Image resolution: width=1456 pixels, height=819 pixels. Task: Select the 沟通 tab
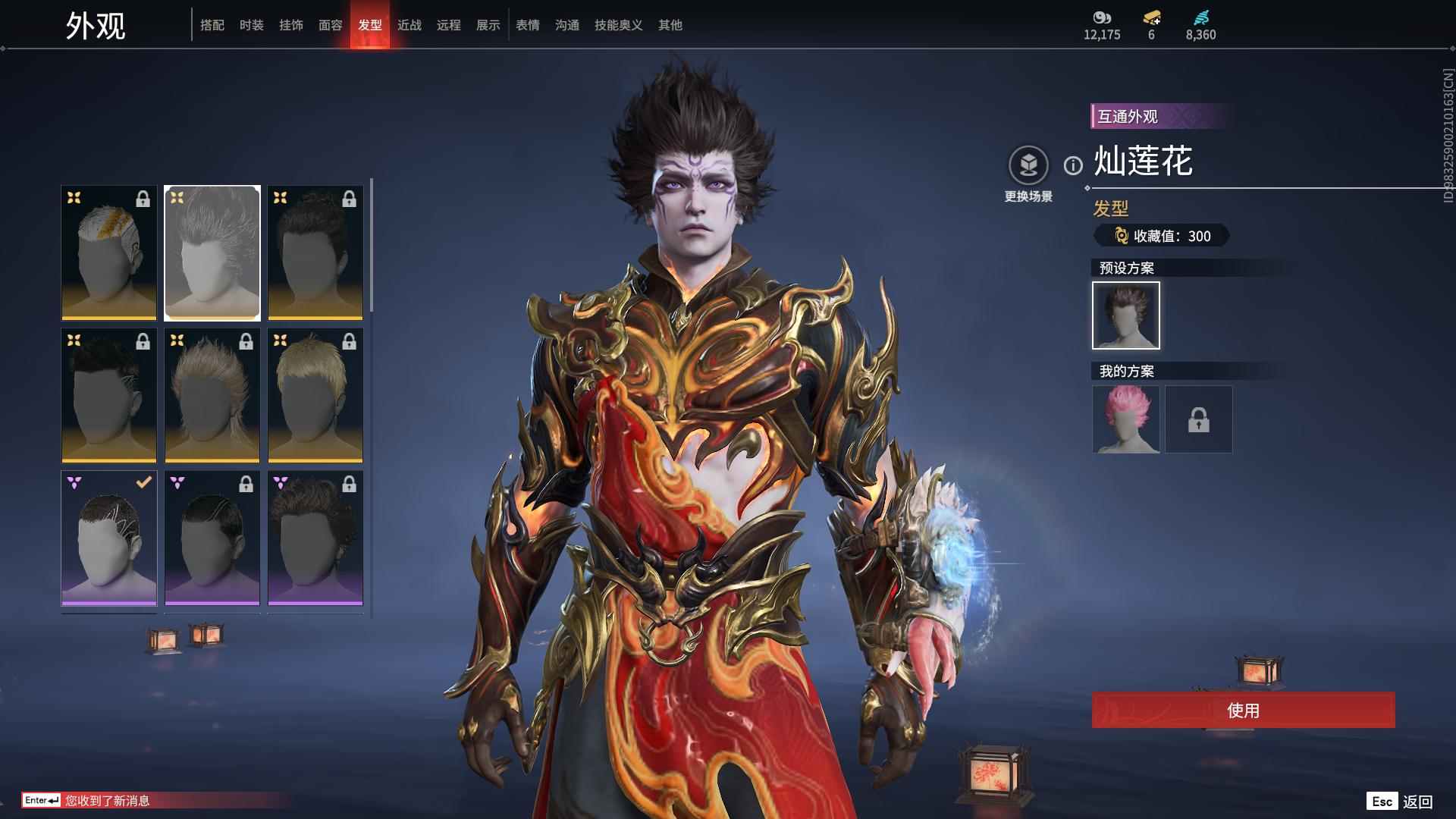coord(567,25)
